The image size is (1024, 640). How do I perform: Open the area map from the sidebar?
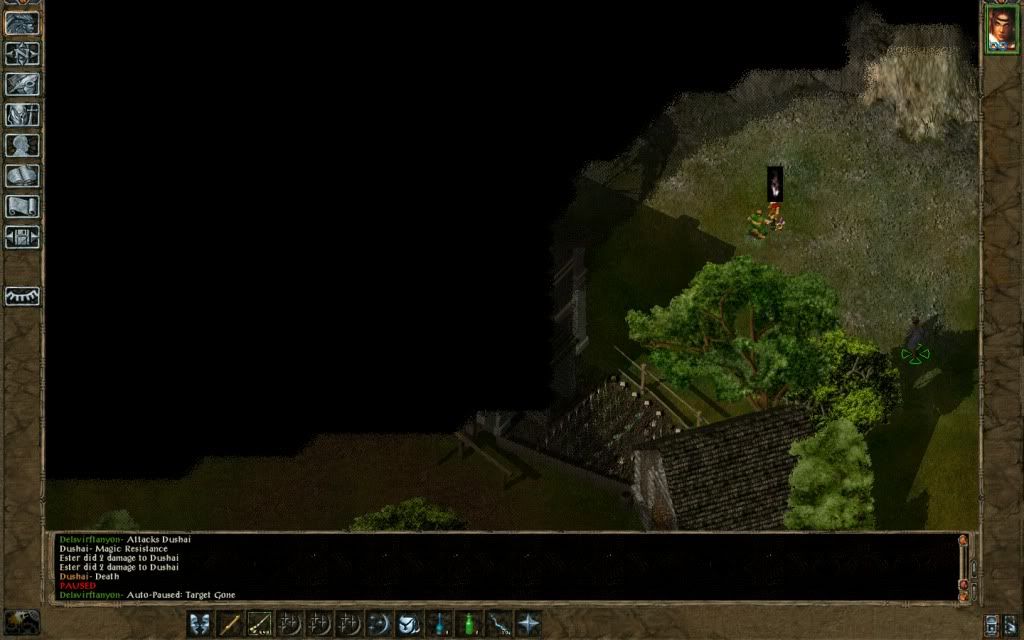point(22,54)
